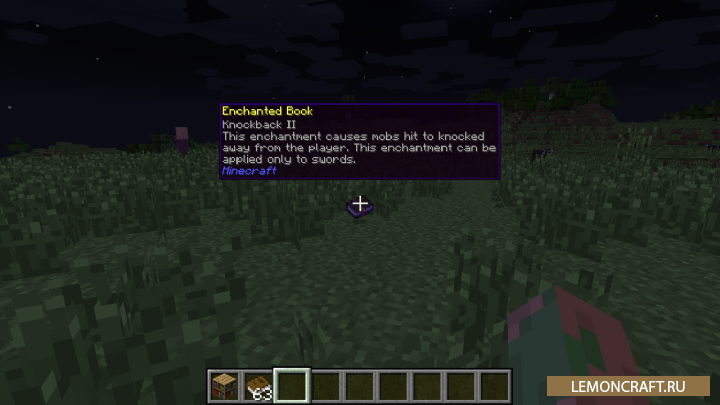Select the book stack of 63

[x=258, y=385]
